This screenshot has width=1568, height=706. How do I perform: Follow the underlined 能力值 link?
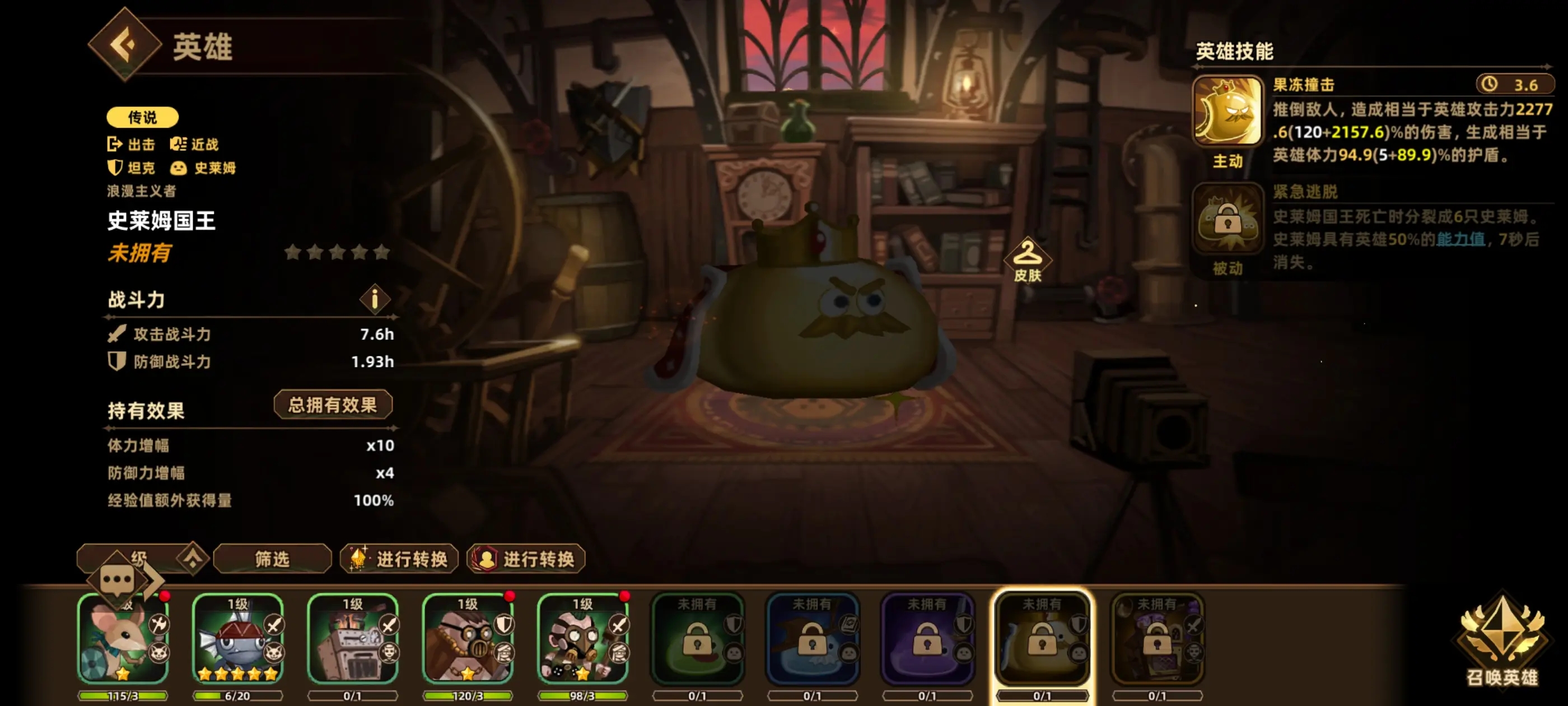pos(1460,239)
